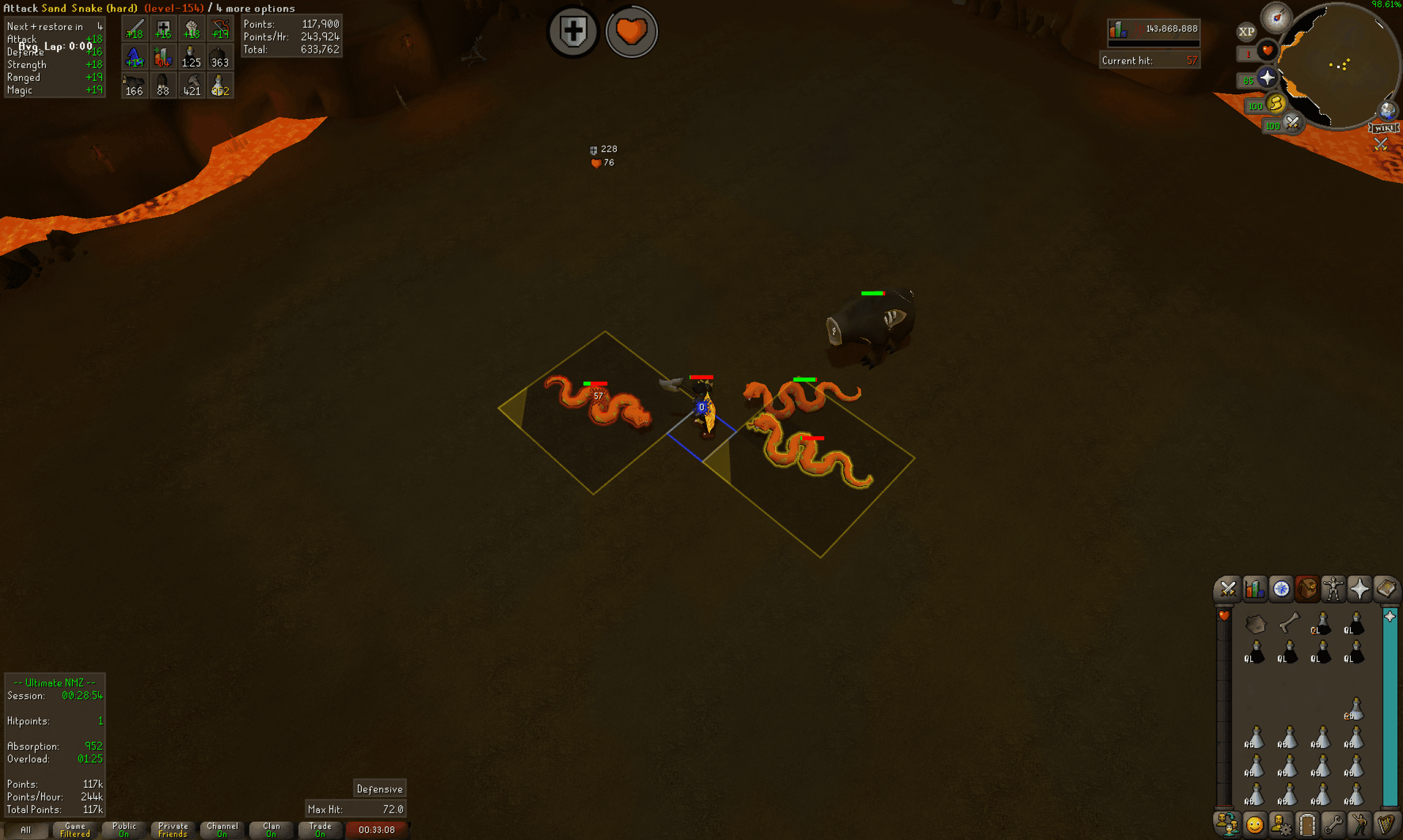Toggle Public chat from On
The width and height of the screenshot is (1403, 840).
124,830
